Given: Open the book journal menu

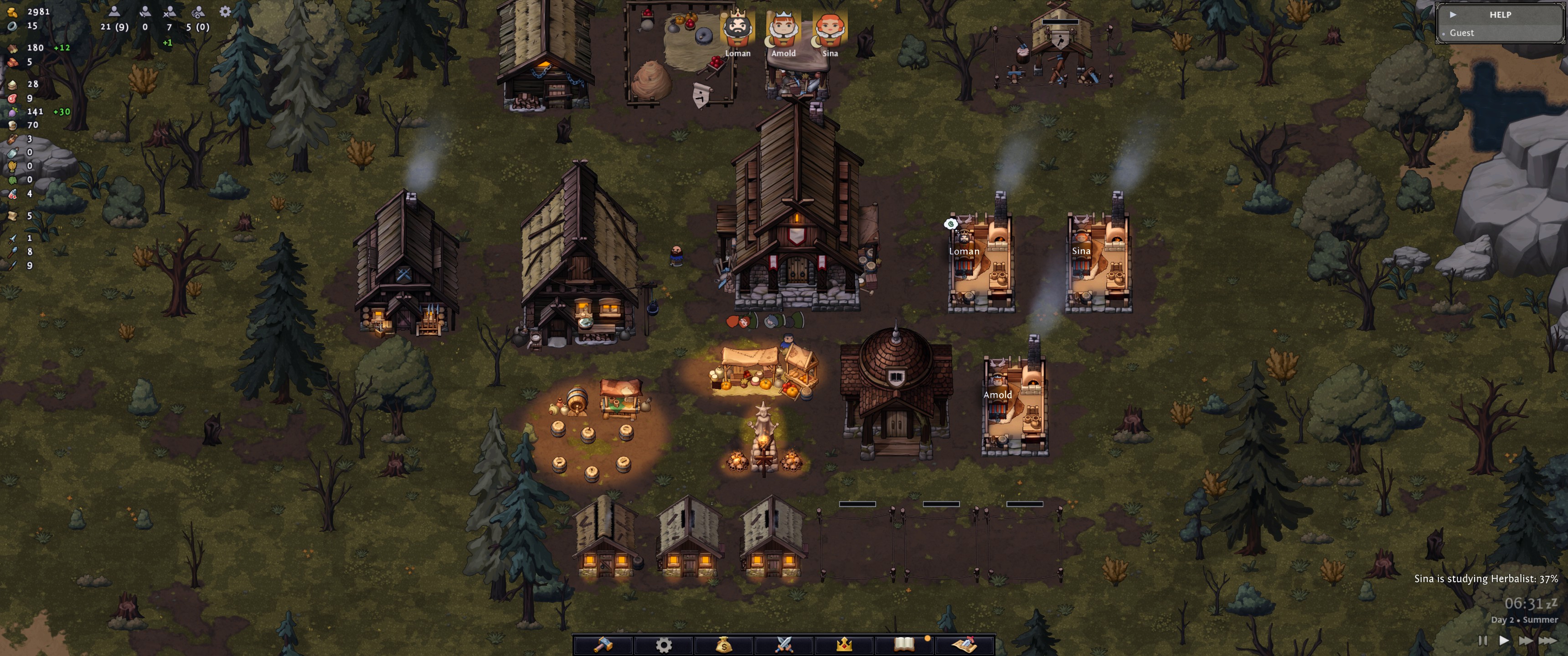Looking at the screenshot, I should [904, 644].
